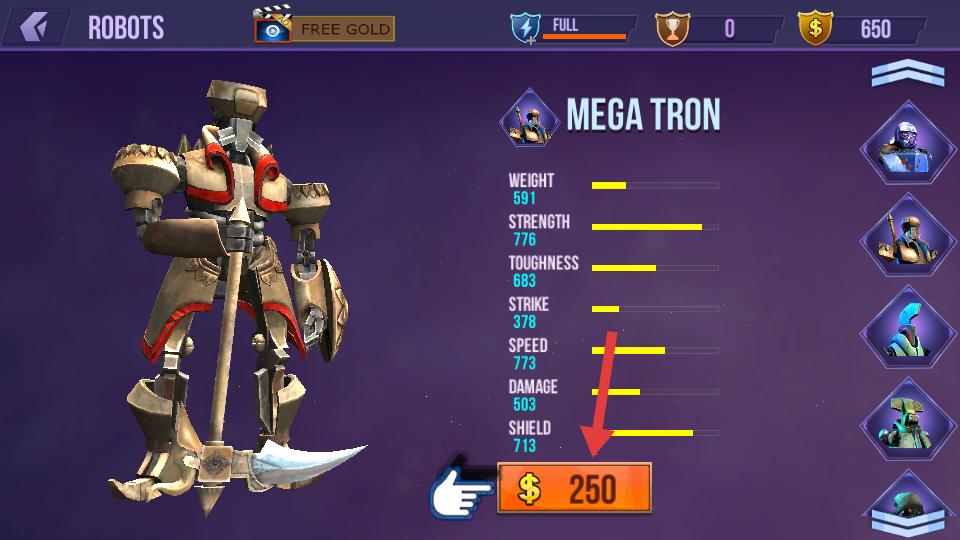
Task: Go back using the arrow button
Action: (35, 27)
